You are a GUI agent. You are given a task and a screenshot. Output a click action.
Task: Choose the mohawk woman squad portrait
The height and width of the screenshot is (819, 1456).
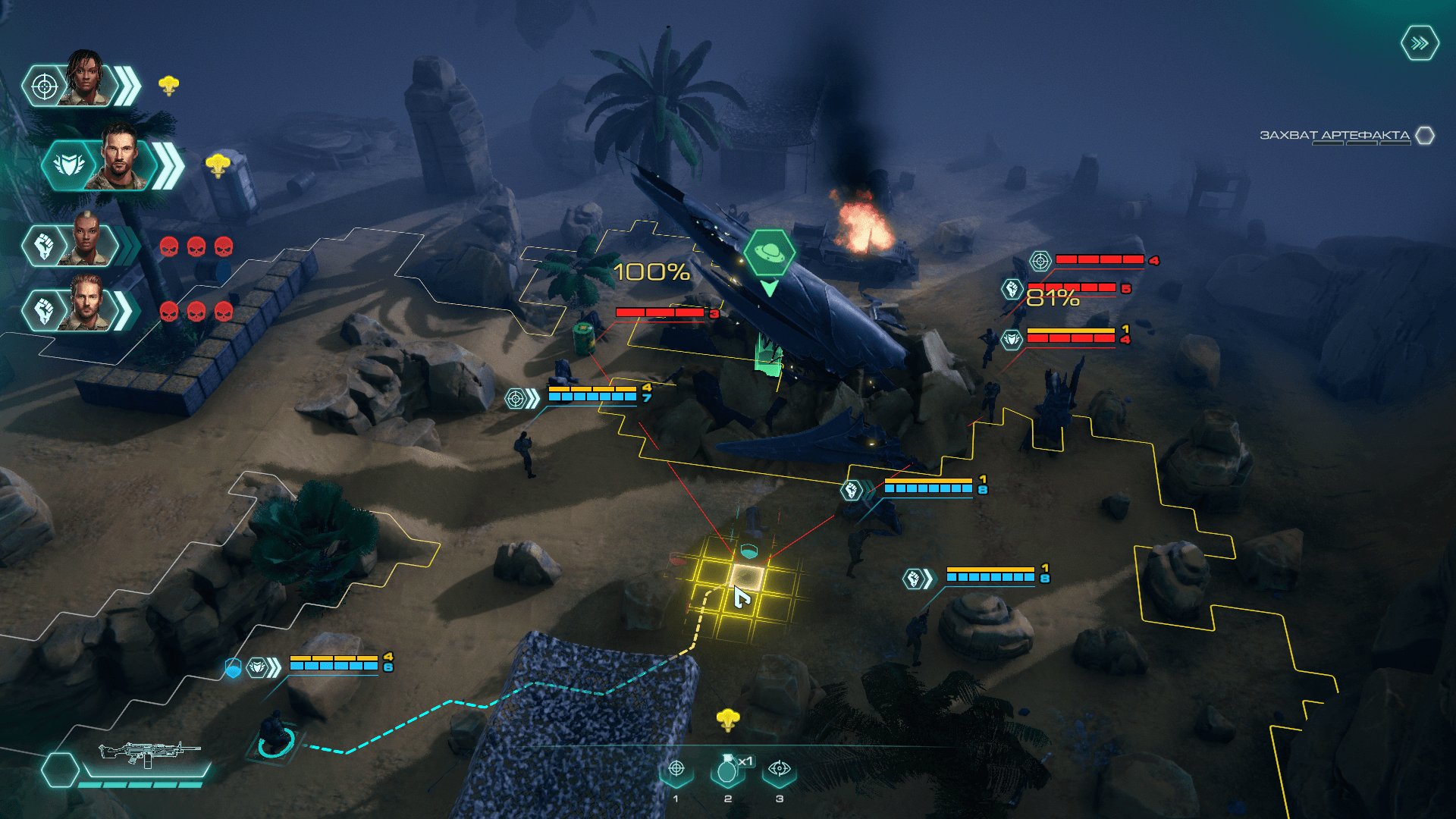click(x=86, y=241)
